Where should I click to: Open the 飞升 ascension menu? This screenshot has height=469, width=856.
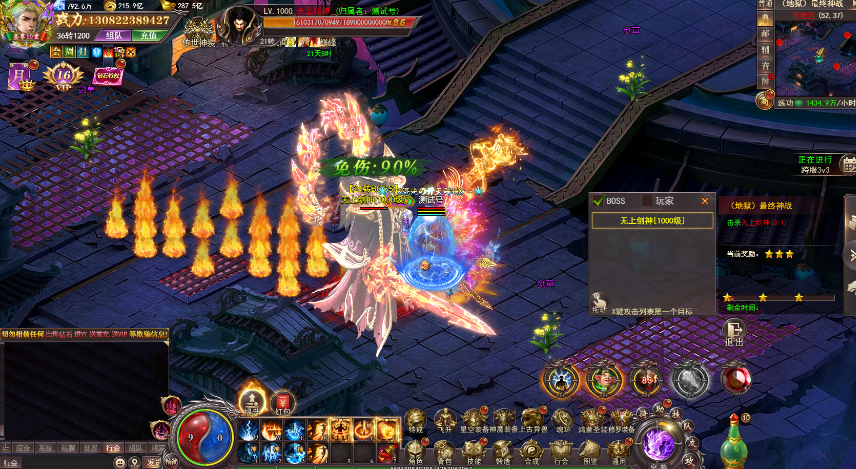click(x=442, y=421)
